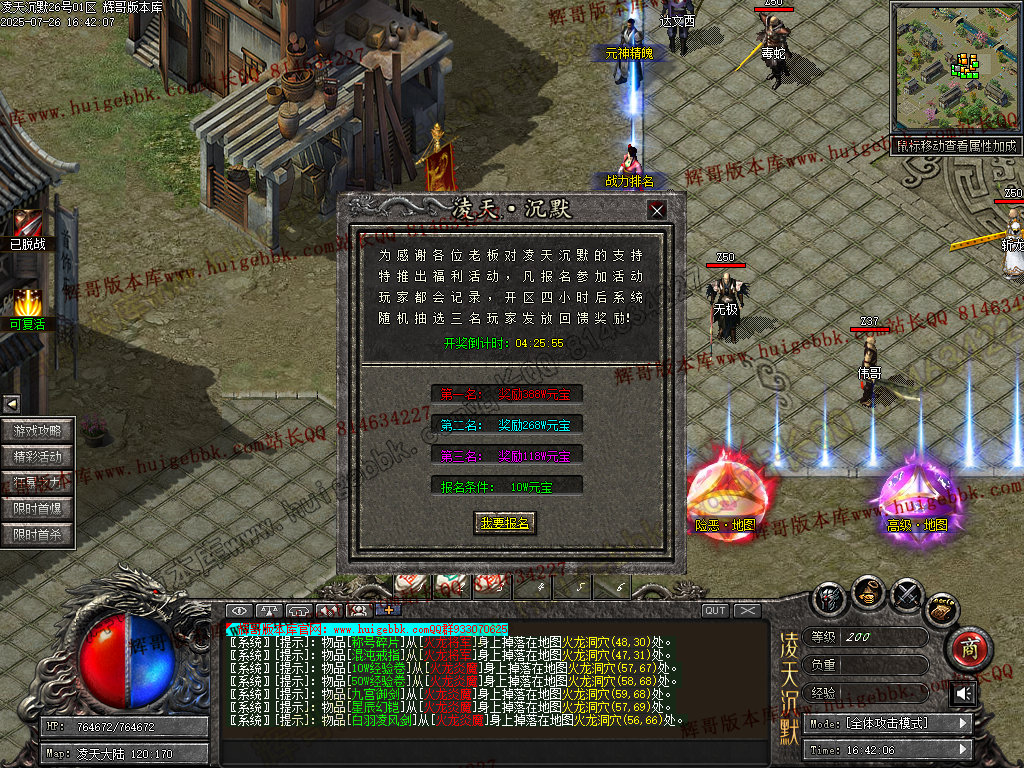Screen dimensions: 1024x768
Task: Select the 限时首杀 menu entry
Action: coord(38,535)
